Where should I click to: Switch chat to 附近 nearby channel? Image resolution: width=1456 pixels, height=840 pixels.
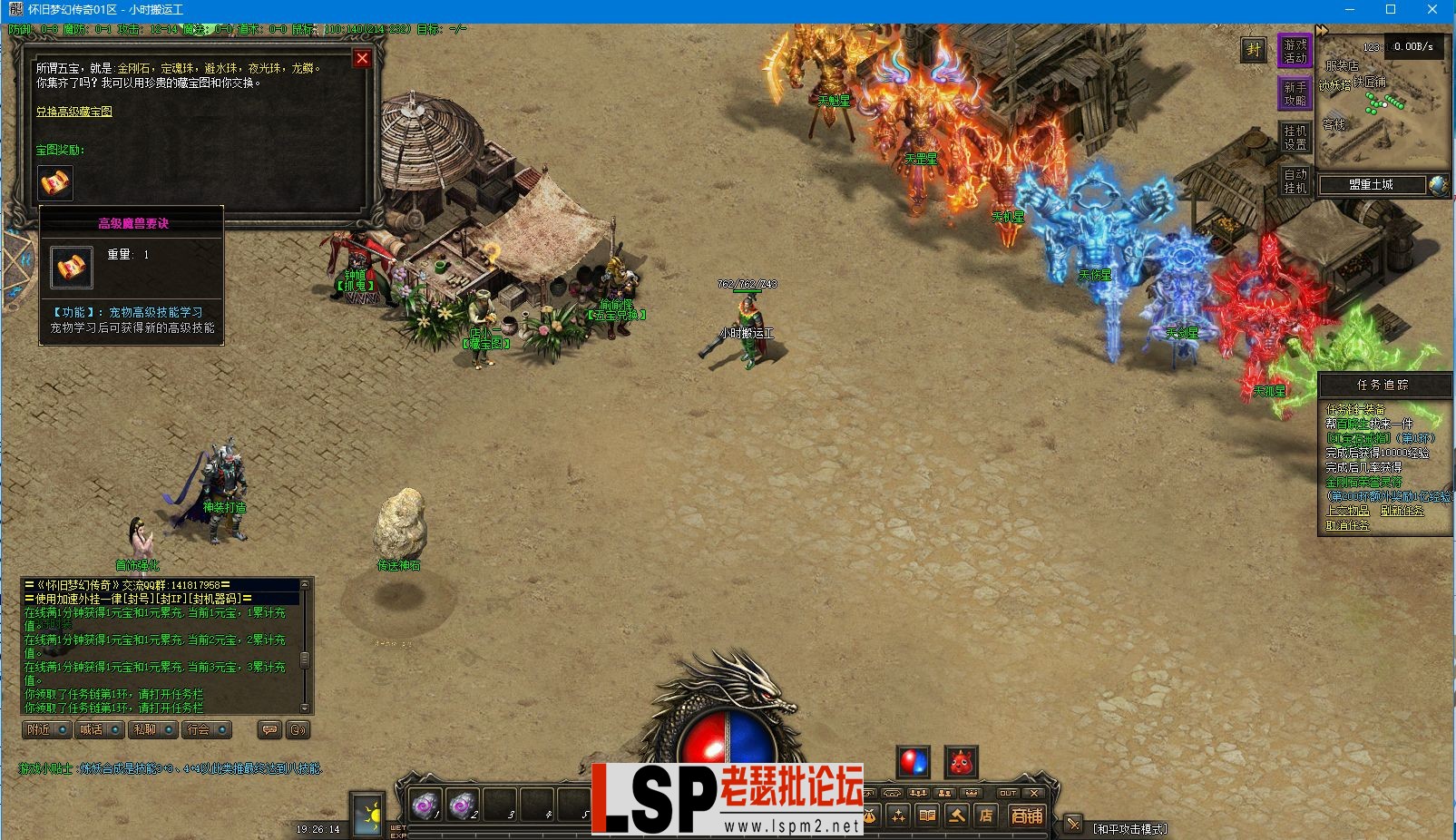[x=46, y=729]
